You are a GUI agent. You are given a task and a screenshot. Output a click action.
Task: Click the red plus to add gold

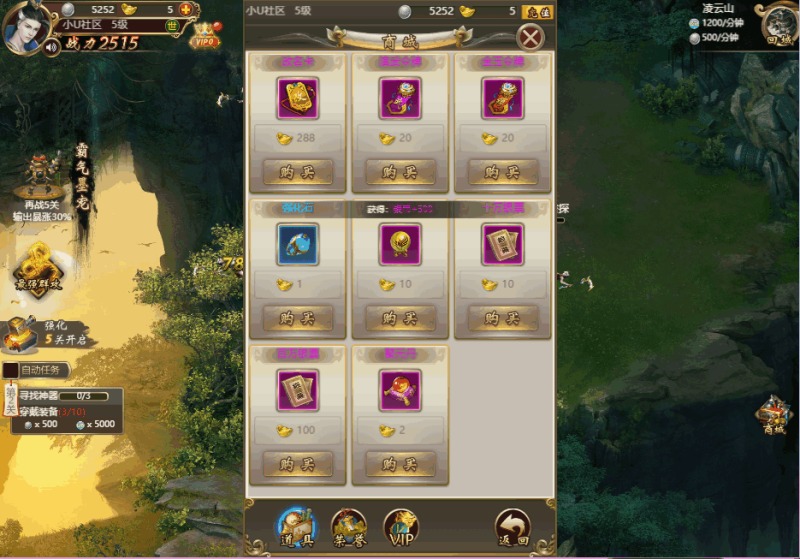pos(185,10)
